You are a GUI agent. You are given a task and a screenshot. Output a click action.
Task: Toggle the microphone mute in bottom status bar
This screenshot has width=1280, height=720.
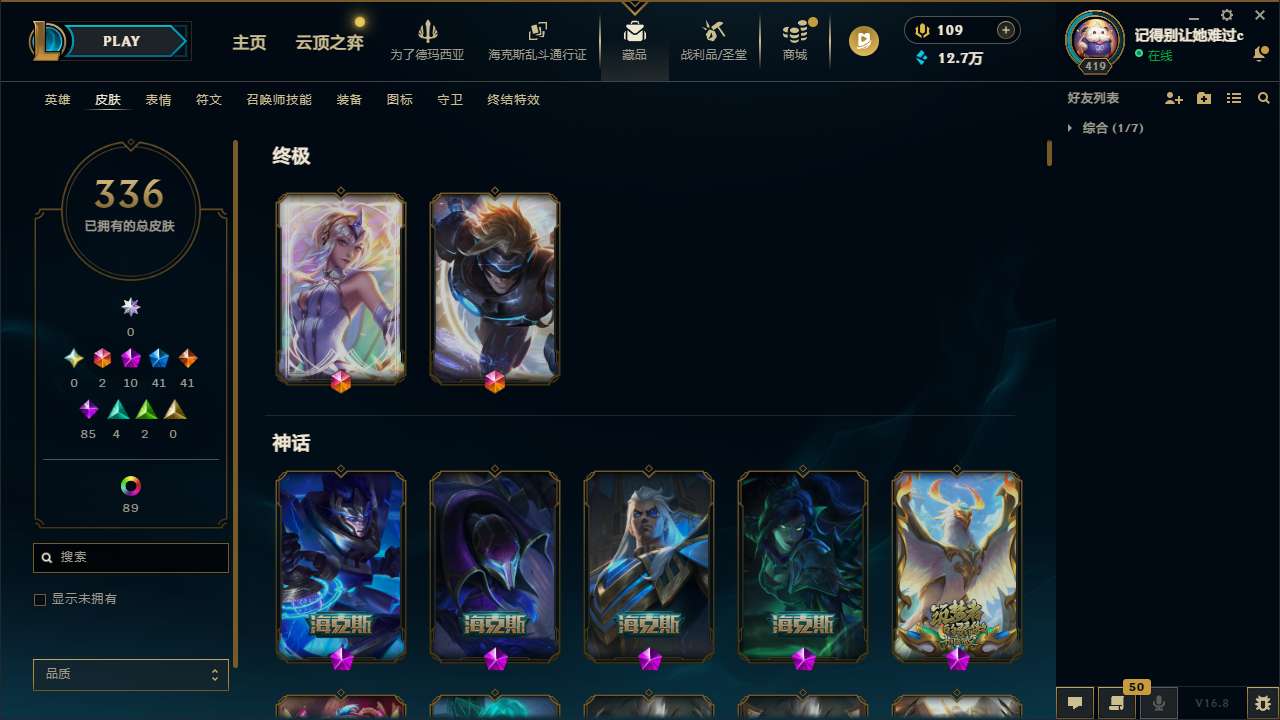pyautogui.click(x=1158, y=703)
